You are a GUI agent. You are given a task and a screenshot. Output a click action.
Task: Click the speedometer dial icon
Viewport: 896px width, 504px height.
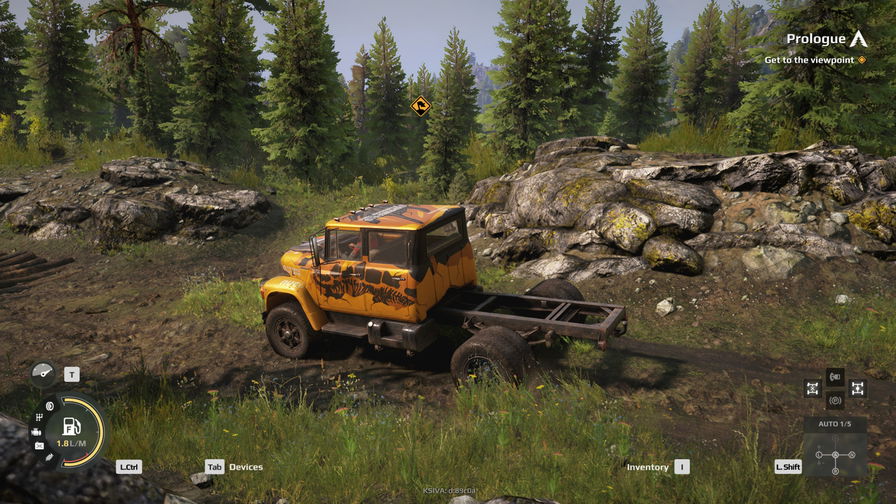[x=43, y=374]
